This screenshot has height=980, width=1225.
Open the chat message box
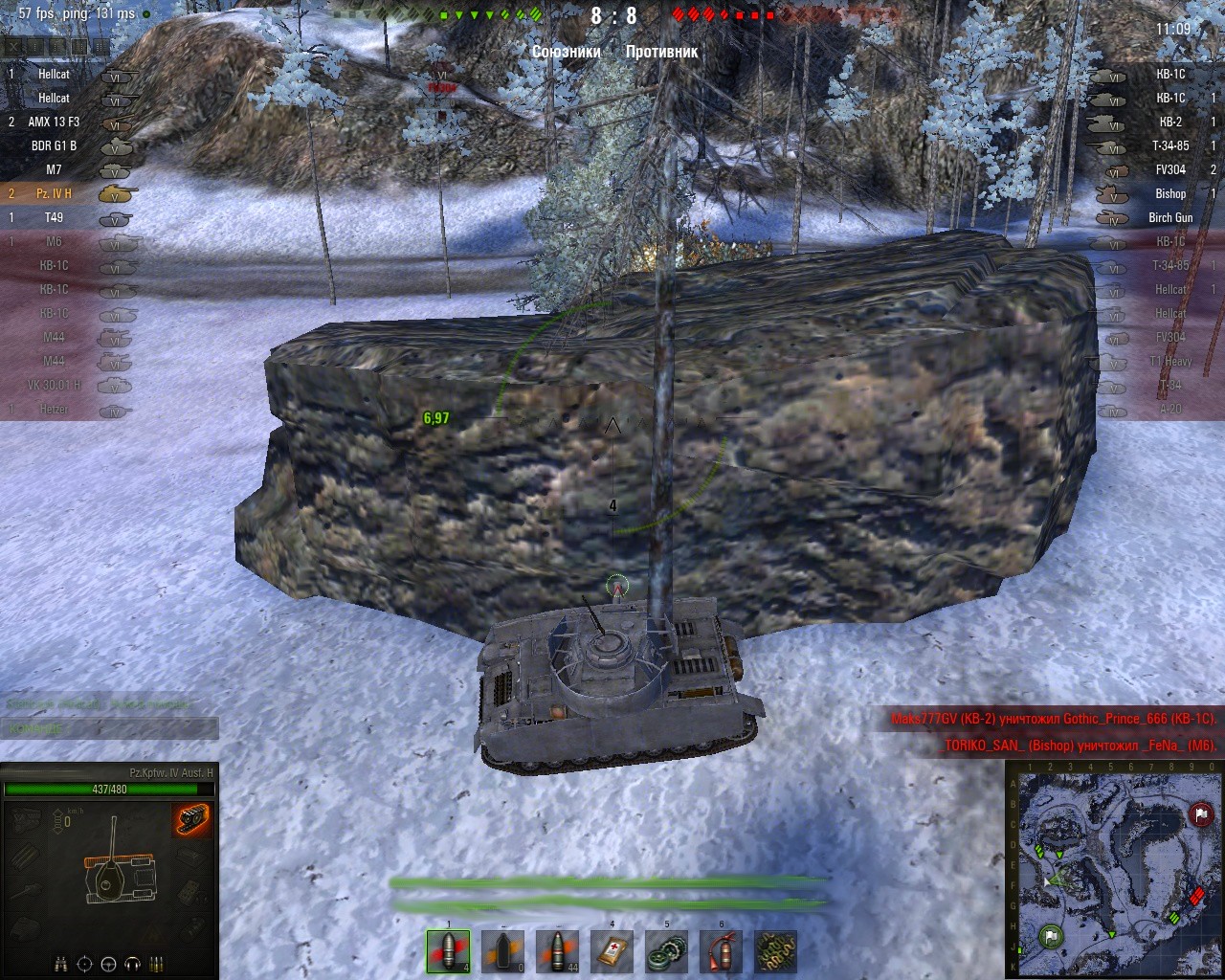tap(109, 729)
